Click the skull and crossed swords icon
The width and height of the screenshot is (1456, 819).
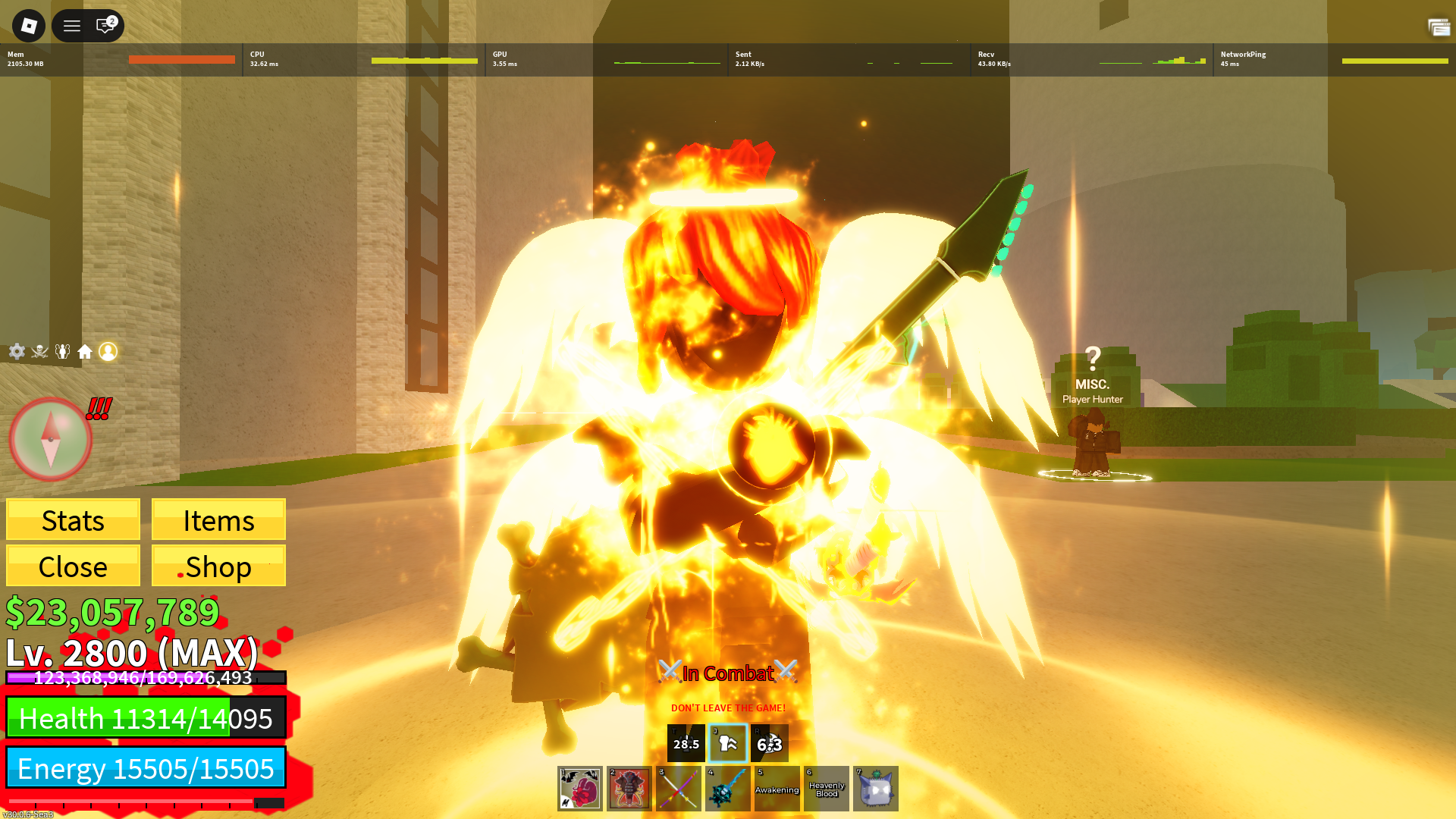(39, 351)
